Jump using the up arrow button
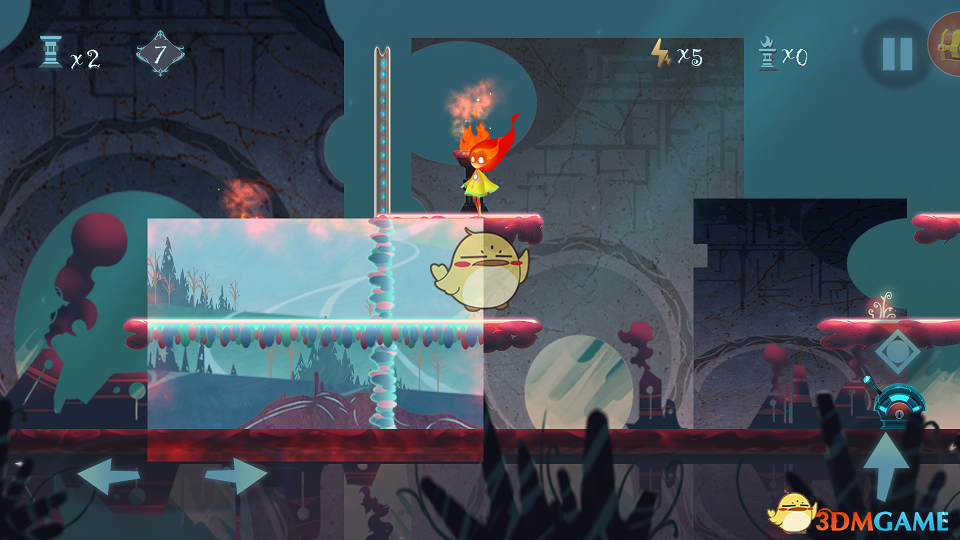This screenshot has width=960, height=540. pyautogui.click(x=886, y=465)
